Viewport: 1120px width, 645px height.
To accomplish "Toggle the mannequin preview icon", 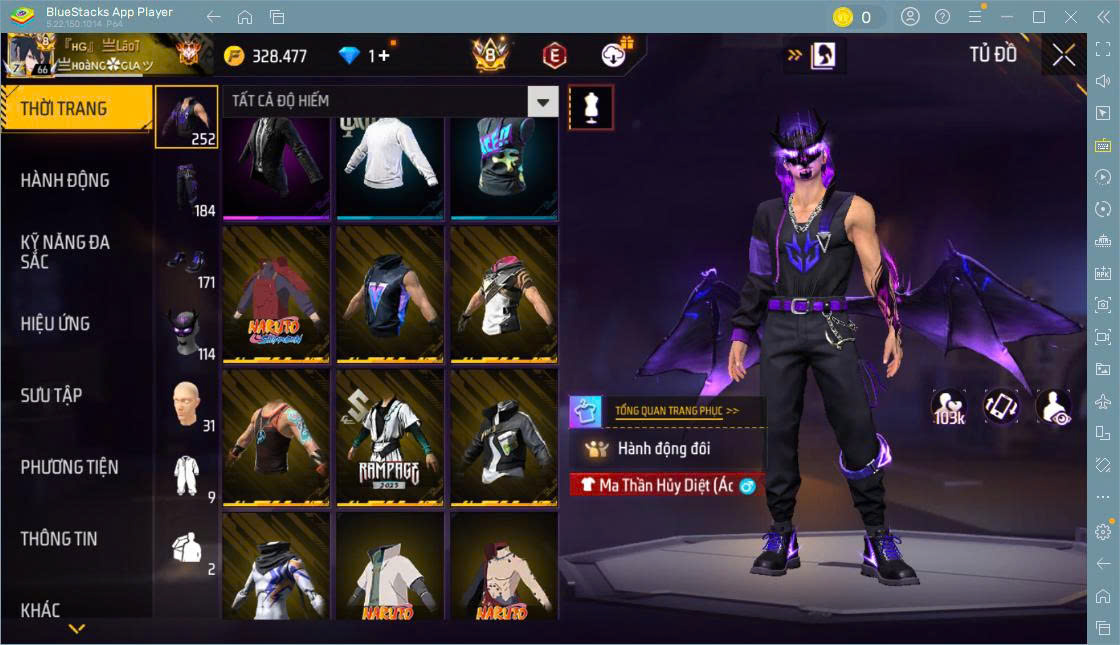I will (x=590, y=107).
